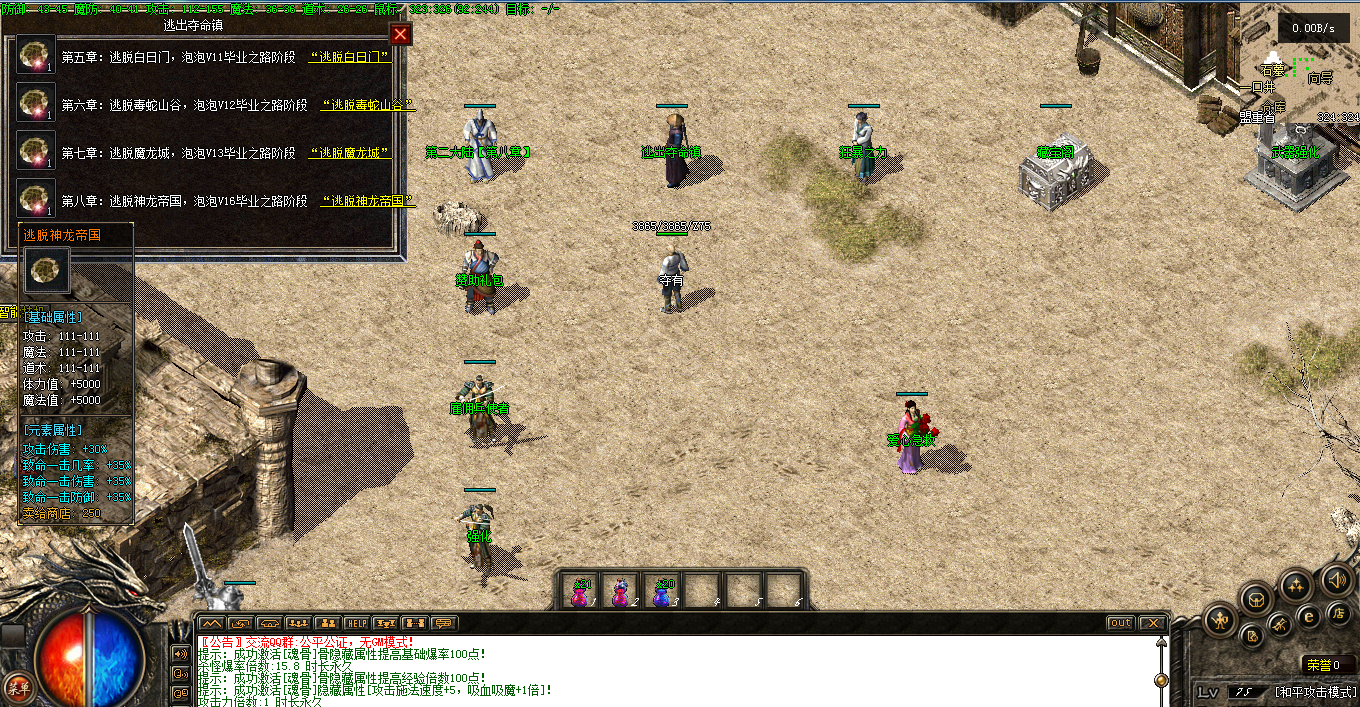Close the 逃出夺命镇 chapter window

(x=400, y=35)
